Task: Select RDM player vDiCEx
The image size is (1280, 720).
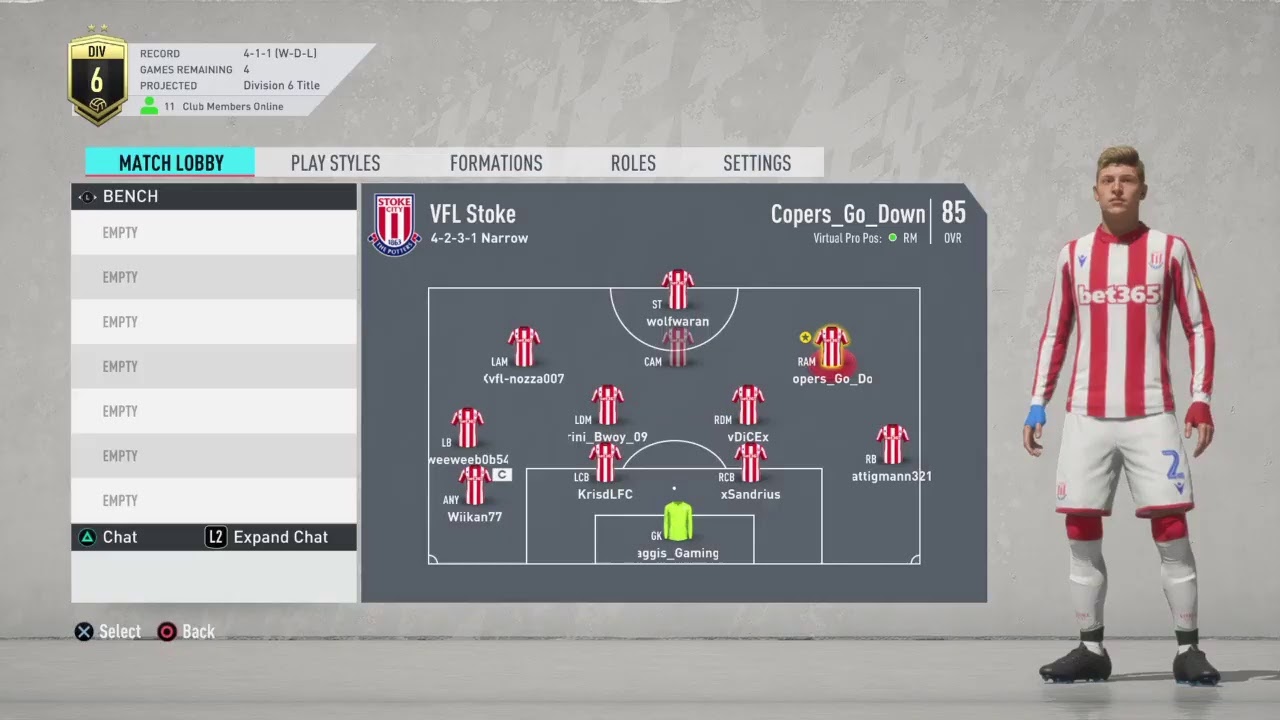Action: (x=748, y=405)
